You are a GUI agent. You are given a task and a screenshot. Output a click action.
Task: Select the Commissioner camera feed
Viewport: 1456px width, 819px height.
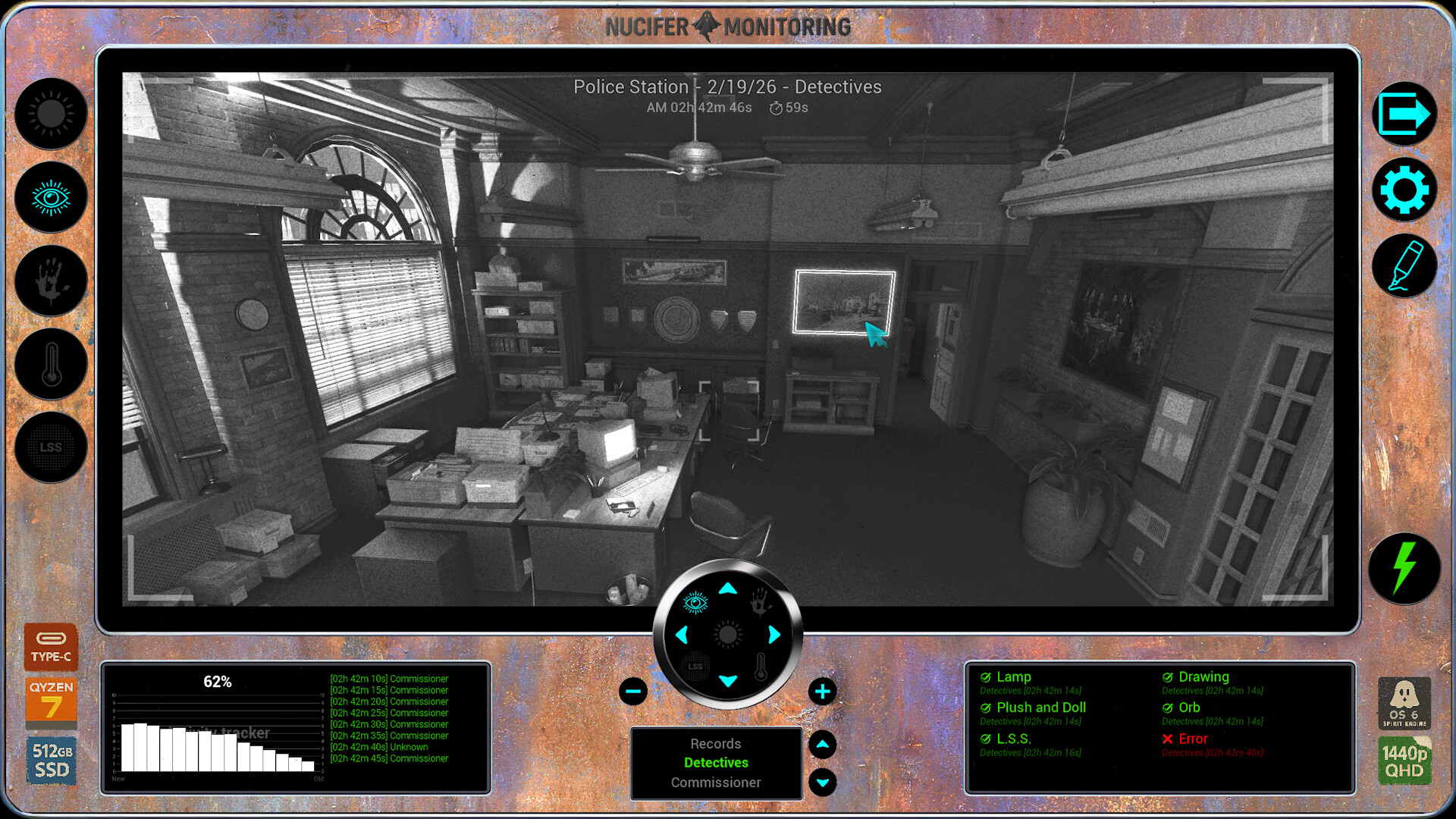716,782
